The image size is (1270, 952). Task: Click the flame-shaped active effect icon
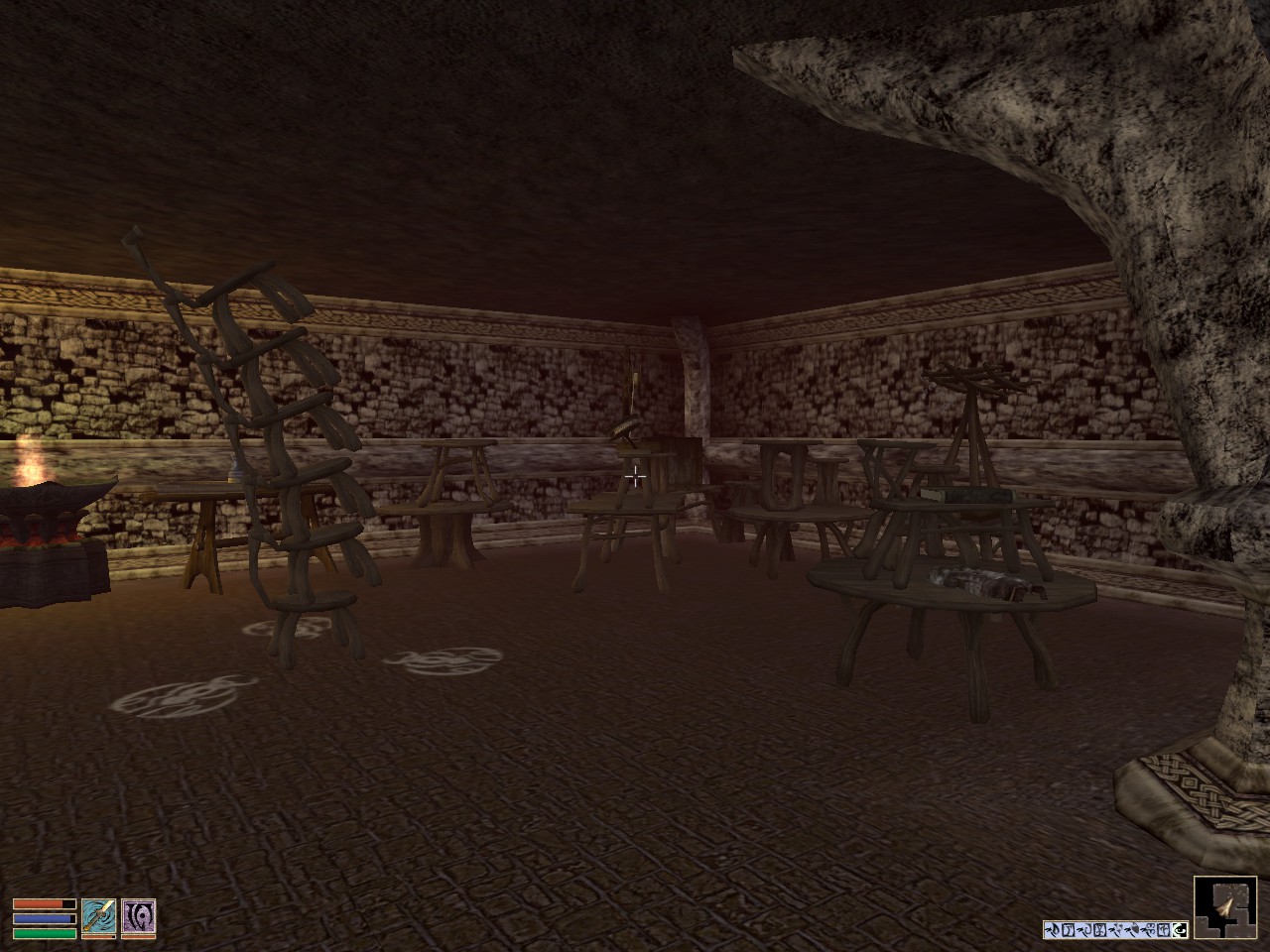[1054, 929]
